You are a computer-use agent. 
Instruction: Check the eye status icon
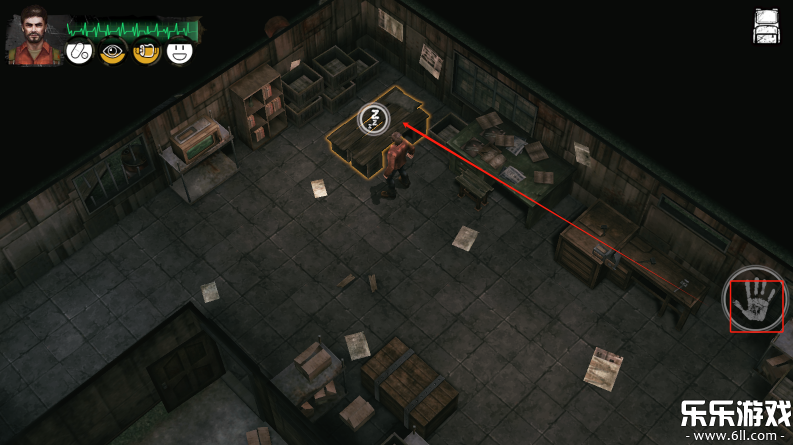113,51
